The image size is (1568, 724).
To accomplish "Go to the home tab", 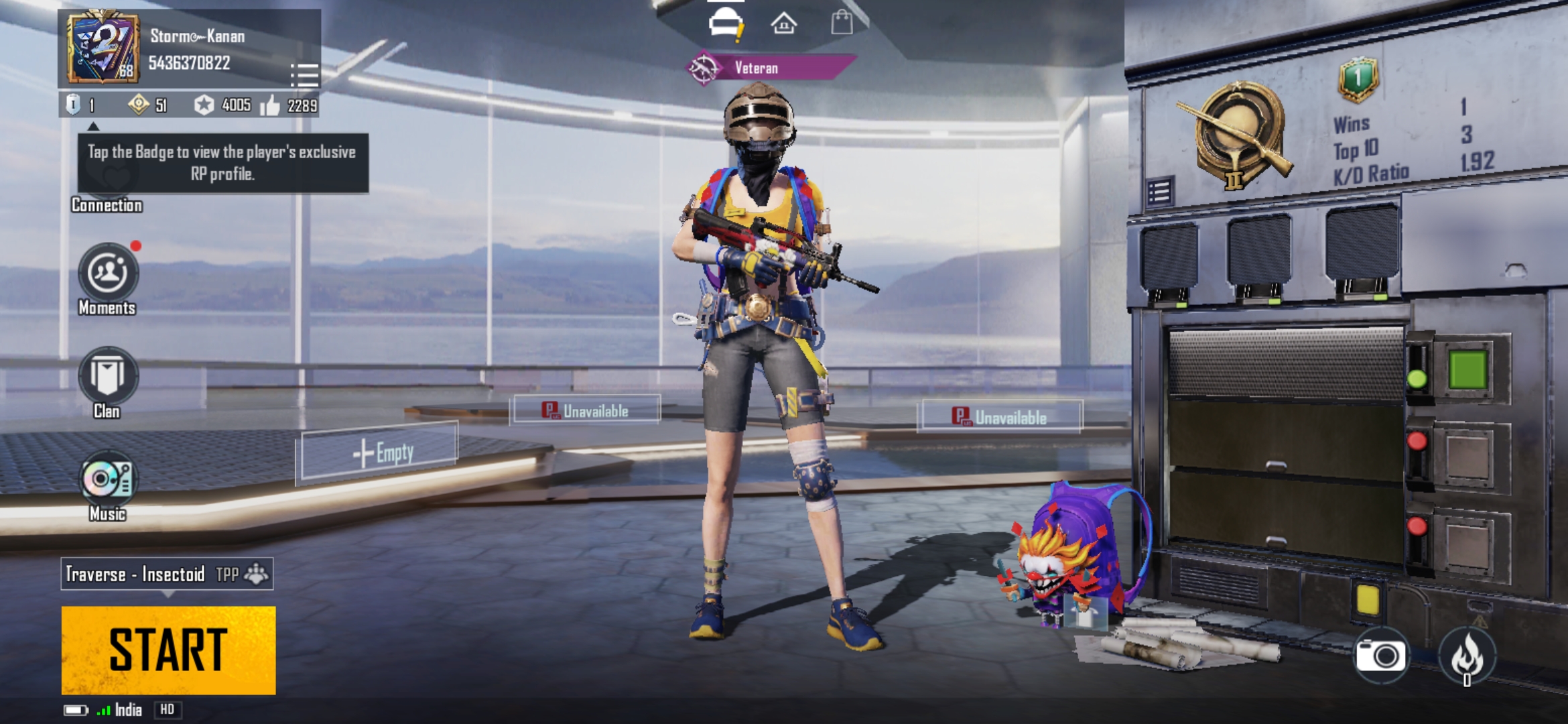I will pos(783,25).
